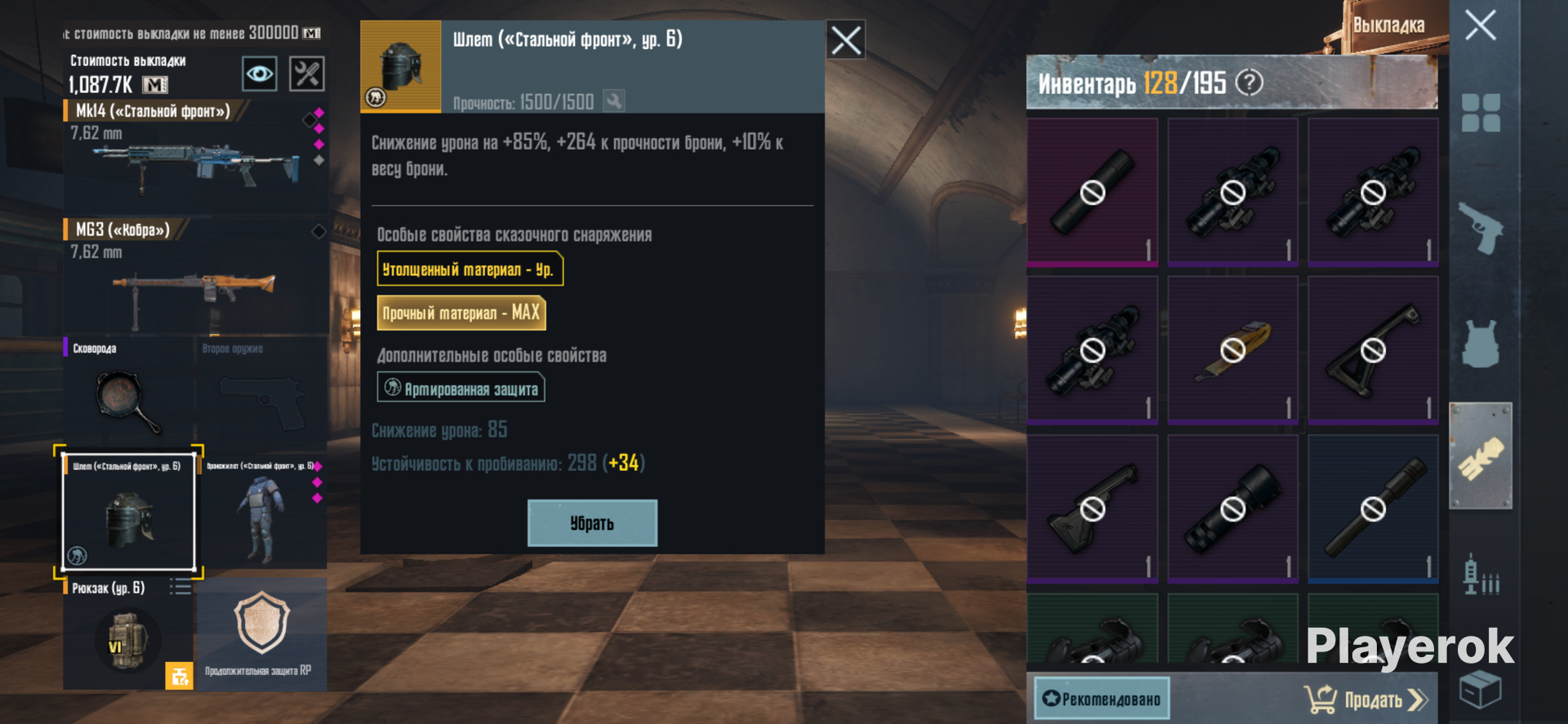Open the Продолжительная защита RP shield slot
This screenshot has width=1568, height=724.
point(261,634)
